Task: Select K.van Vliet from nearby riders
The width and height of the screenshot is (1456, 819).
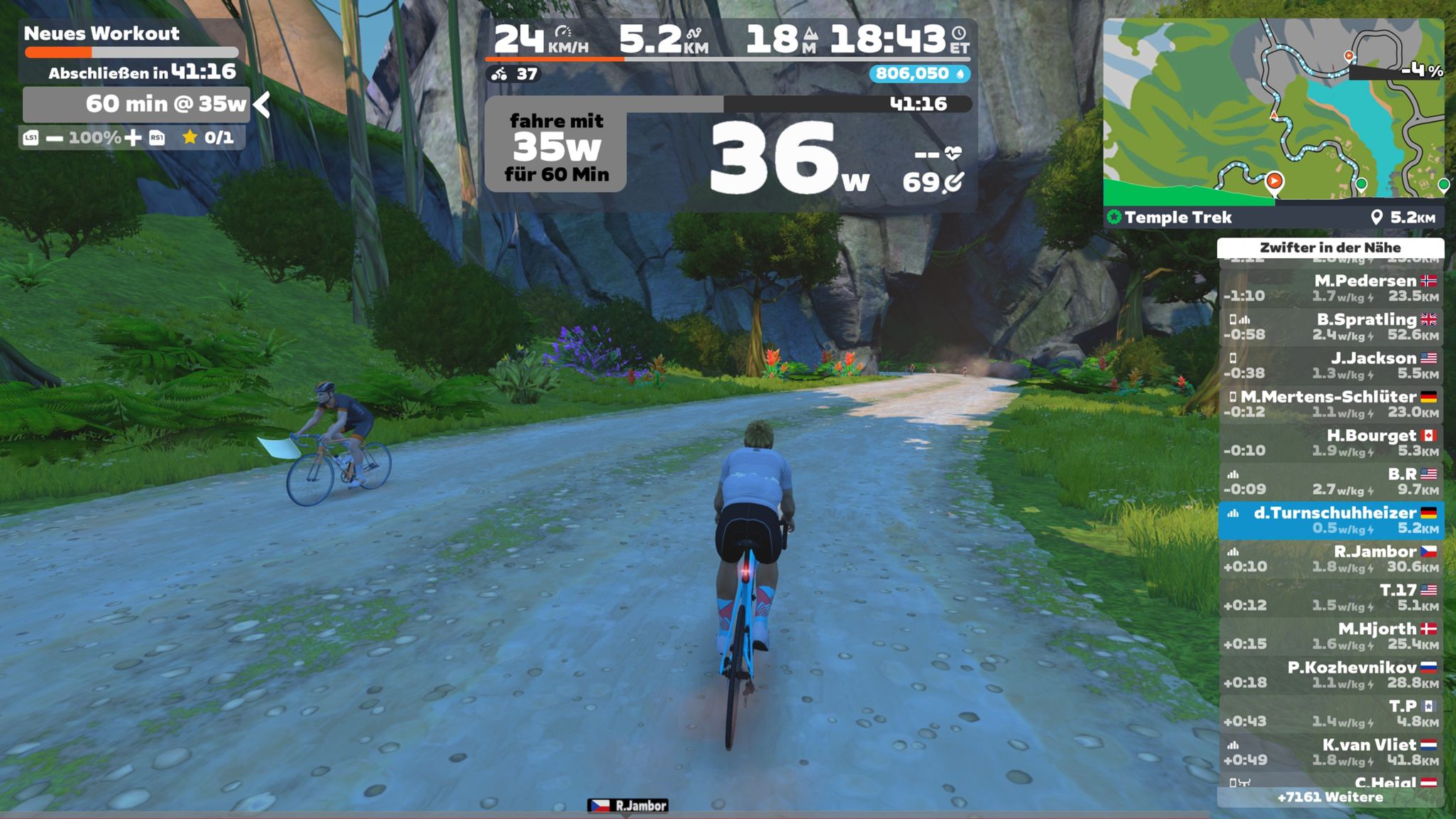Action: tap(1331, 752)
